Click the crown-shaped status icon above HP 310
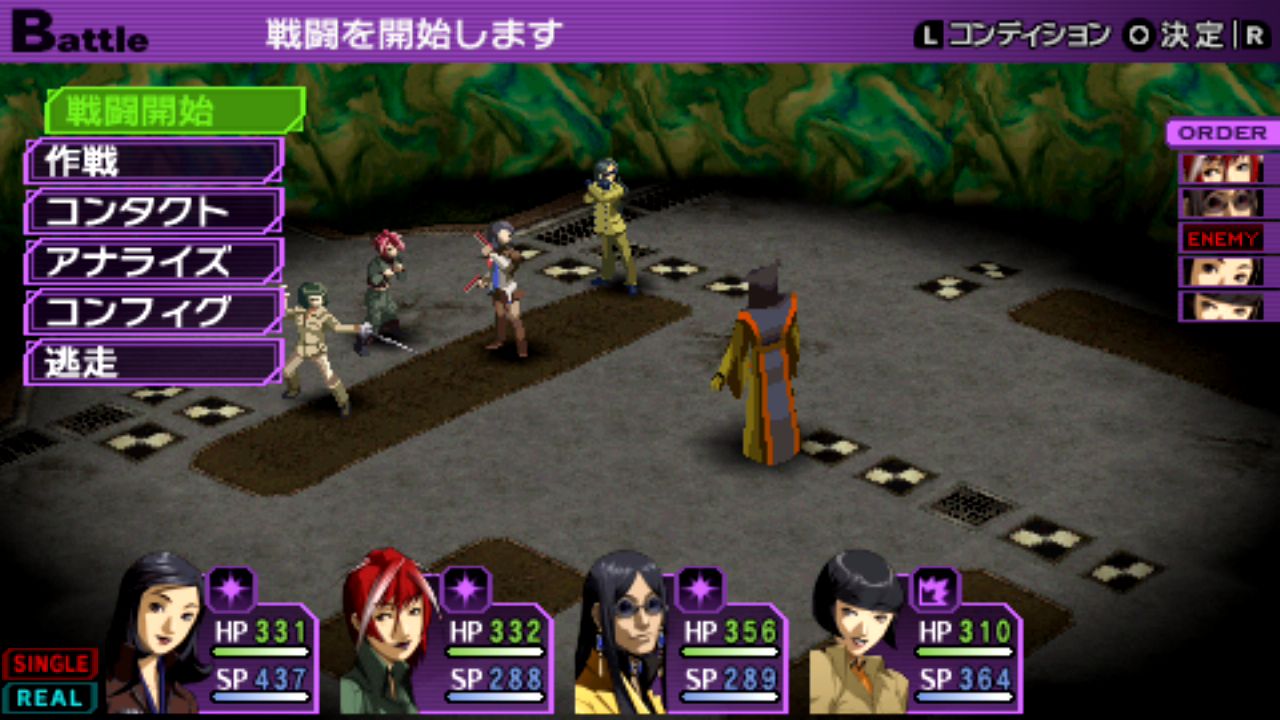Image resolution: width=1280 pixels, height=720 pixels. coord(935,588)
